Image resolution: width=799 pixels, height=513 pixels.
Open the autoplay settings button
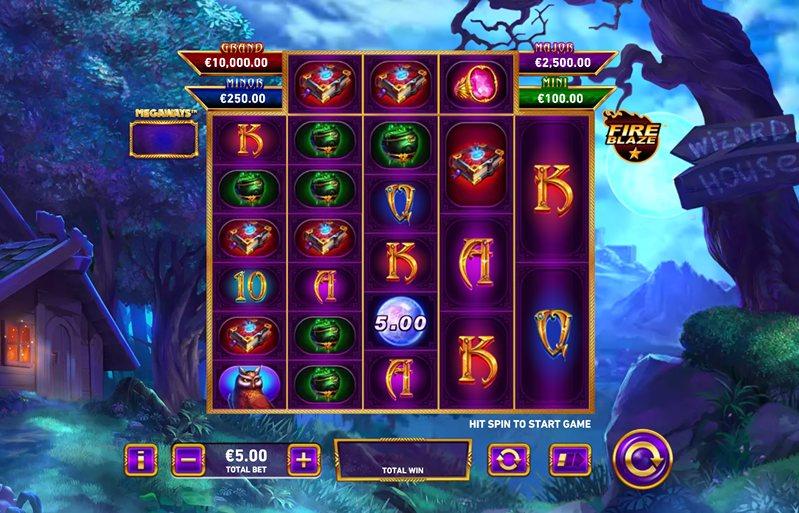point(507,460)
